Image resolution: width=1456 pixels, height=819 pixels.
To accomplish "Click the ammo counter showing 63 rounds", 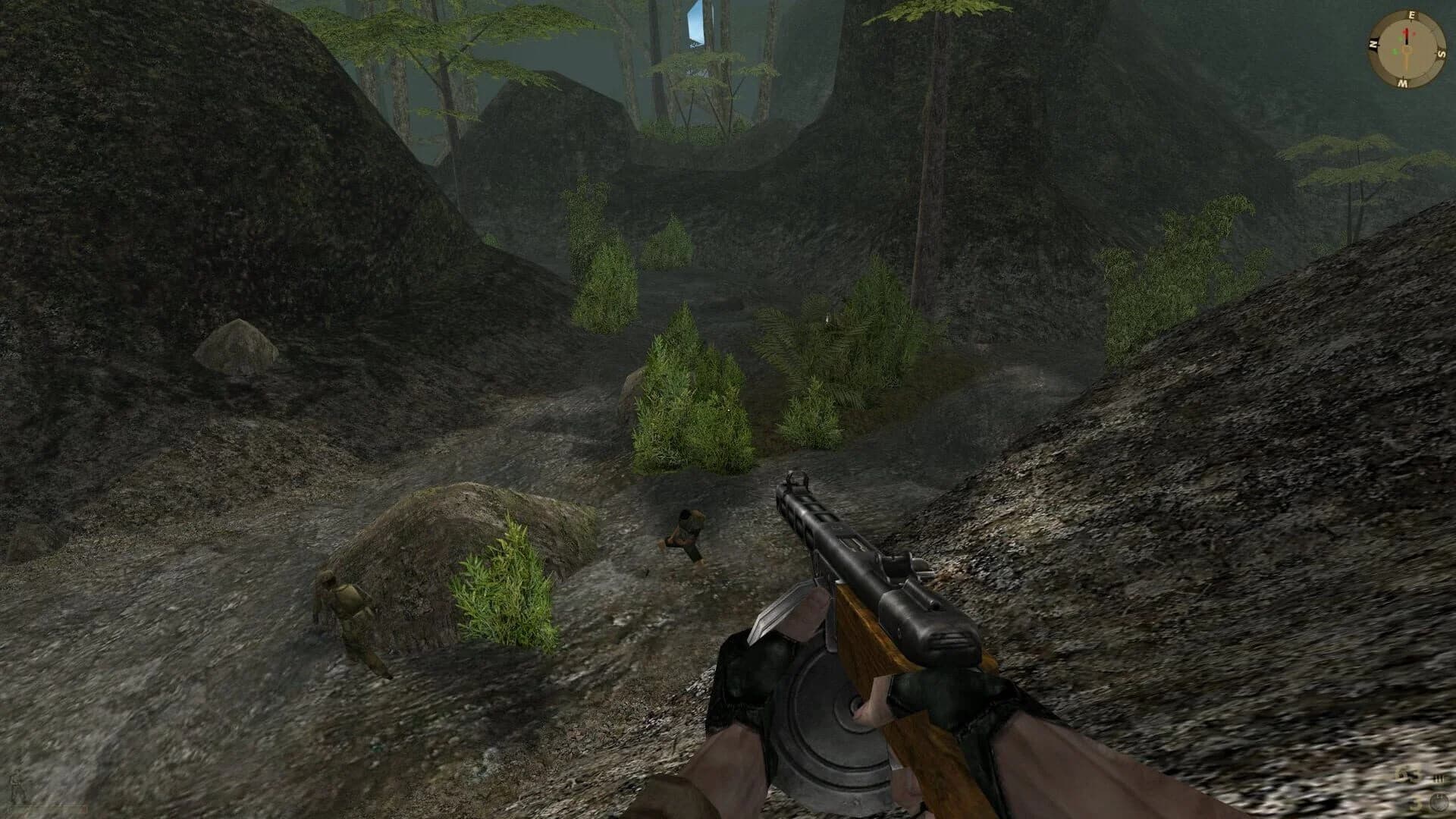I will [x=1404, y=776].
